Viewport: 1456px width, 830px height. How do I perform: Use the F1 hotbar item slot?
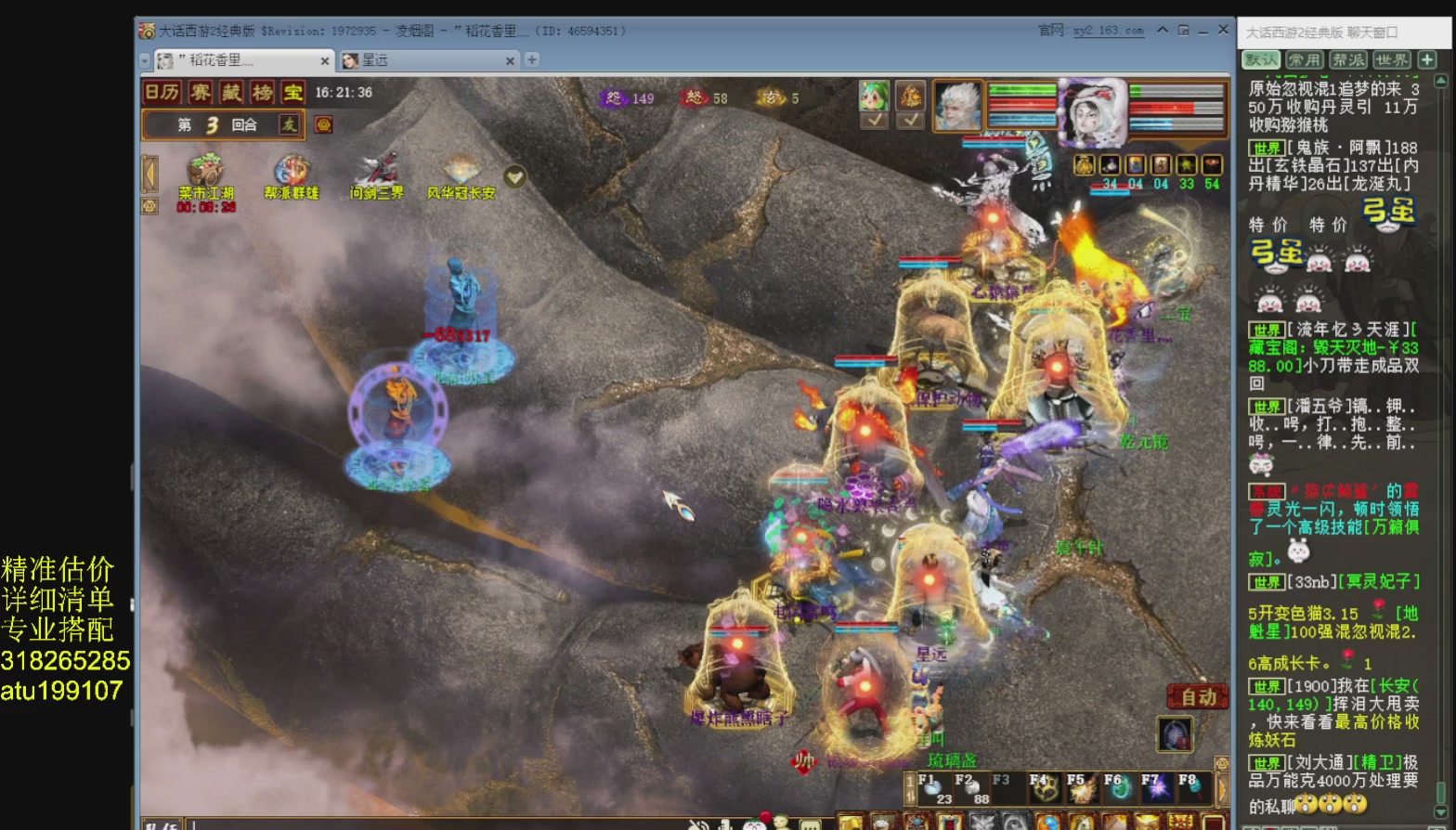pos(932,789)
